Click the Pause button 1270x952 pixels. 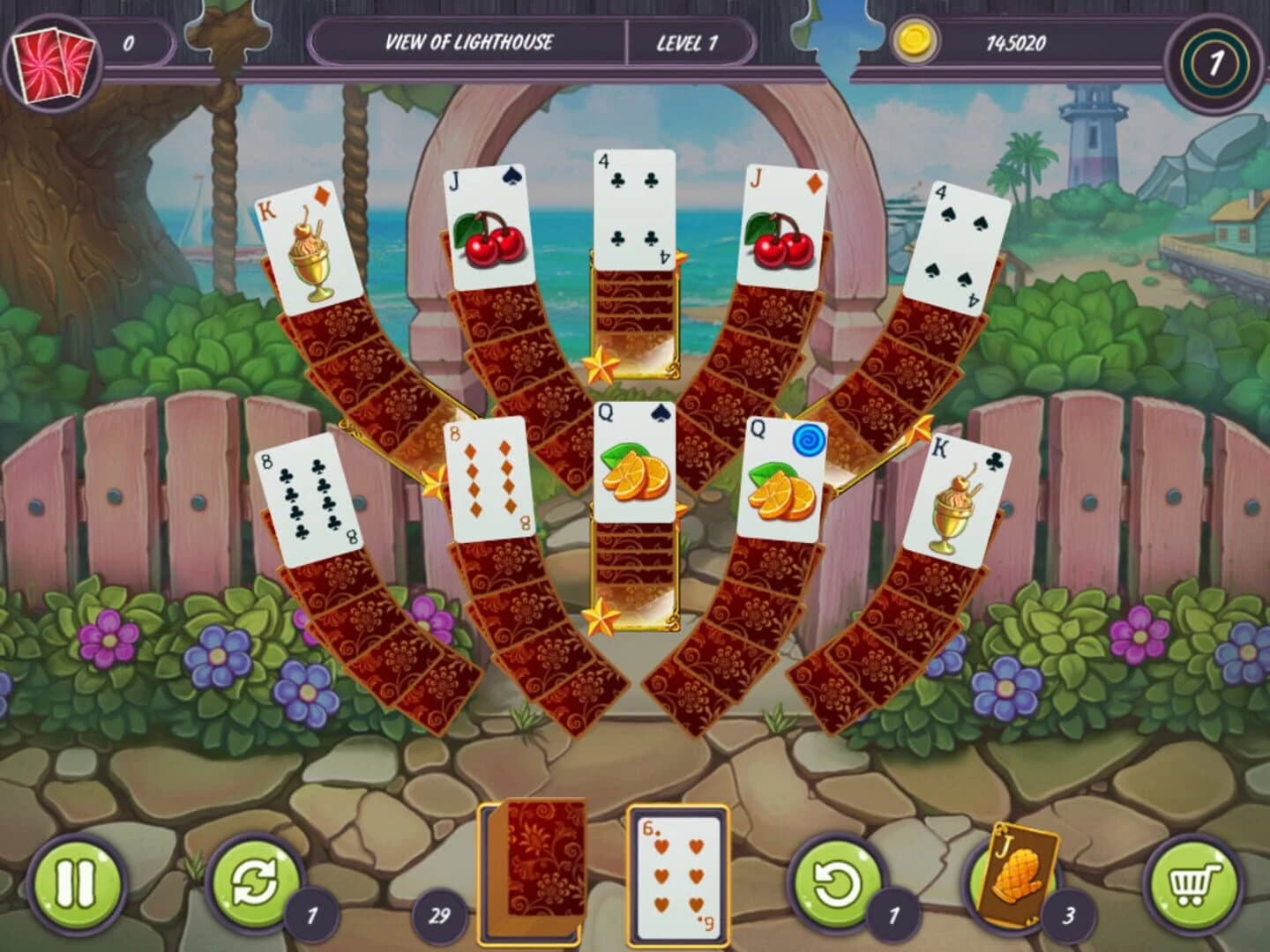pyautogui.click(x=78, y=881)
